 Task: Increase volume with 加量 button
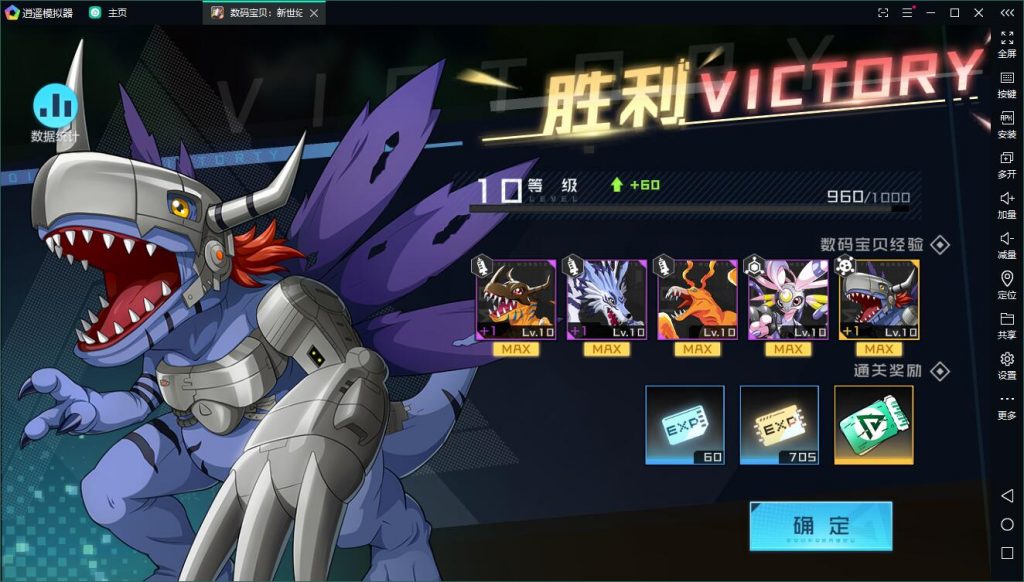[1006, 204]
